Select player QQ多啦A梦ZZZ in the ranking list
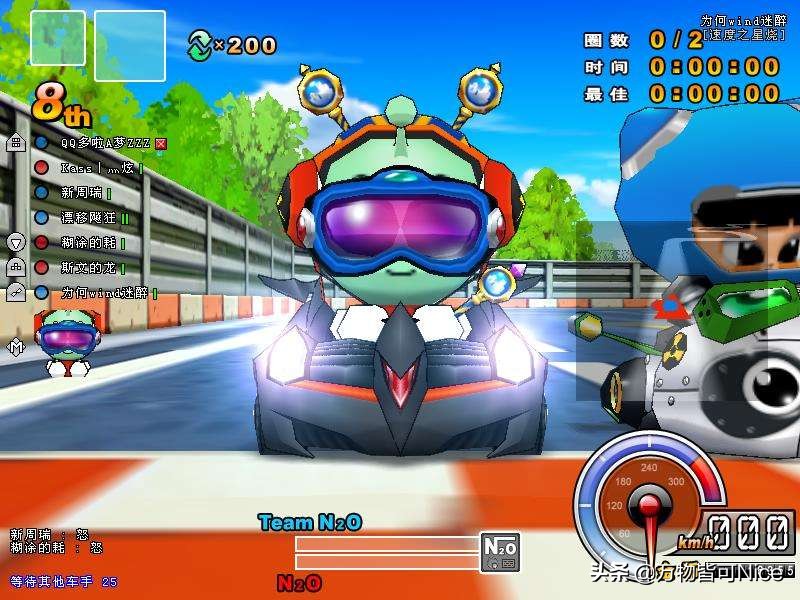Image resolution: width=800 pixels, height=600 pixels. click(105, 143)
